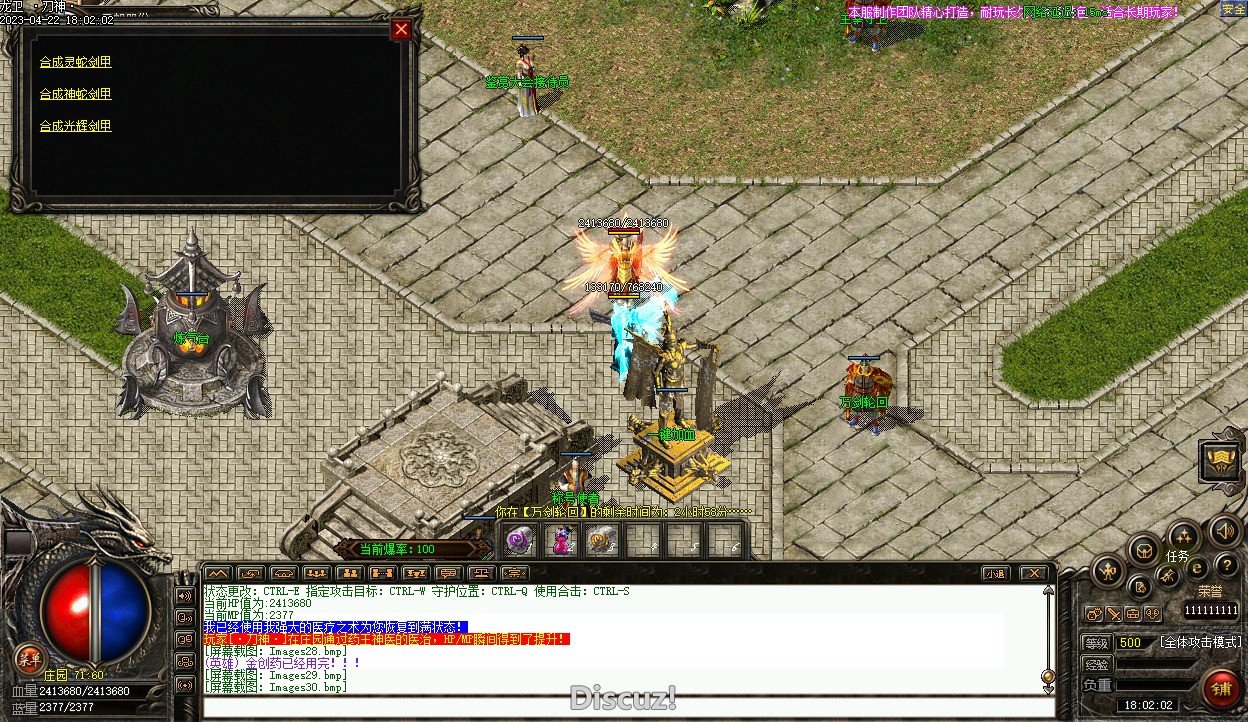Close the chat window with X
Image resolution: width=1248 pixels, height=722 pixels.
pos(1034,573)
